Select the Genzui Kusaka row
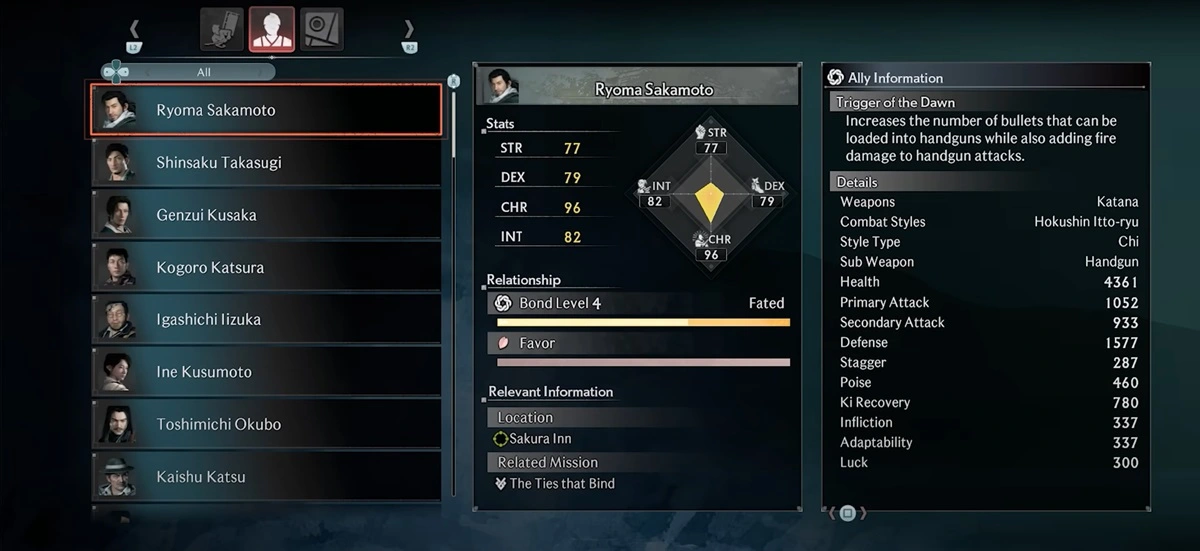1200x551 pixels. pyautogui.click(x=266, y=215)
